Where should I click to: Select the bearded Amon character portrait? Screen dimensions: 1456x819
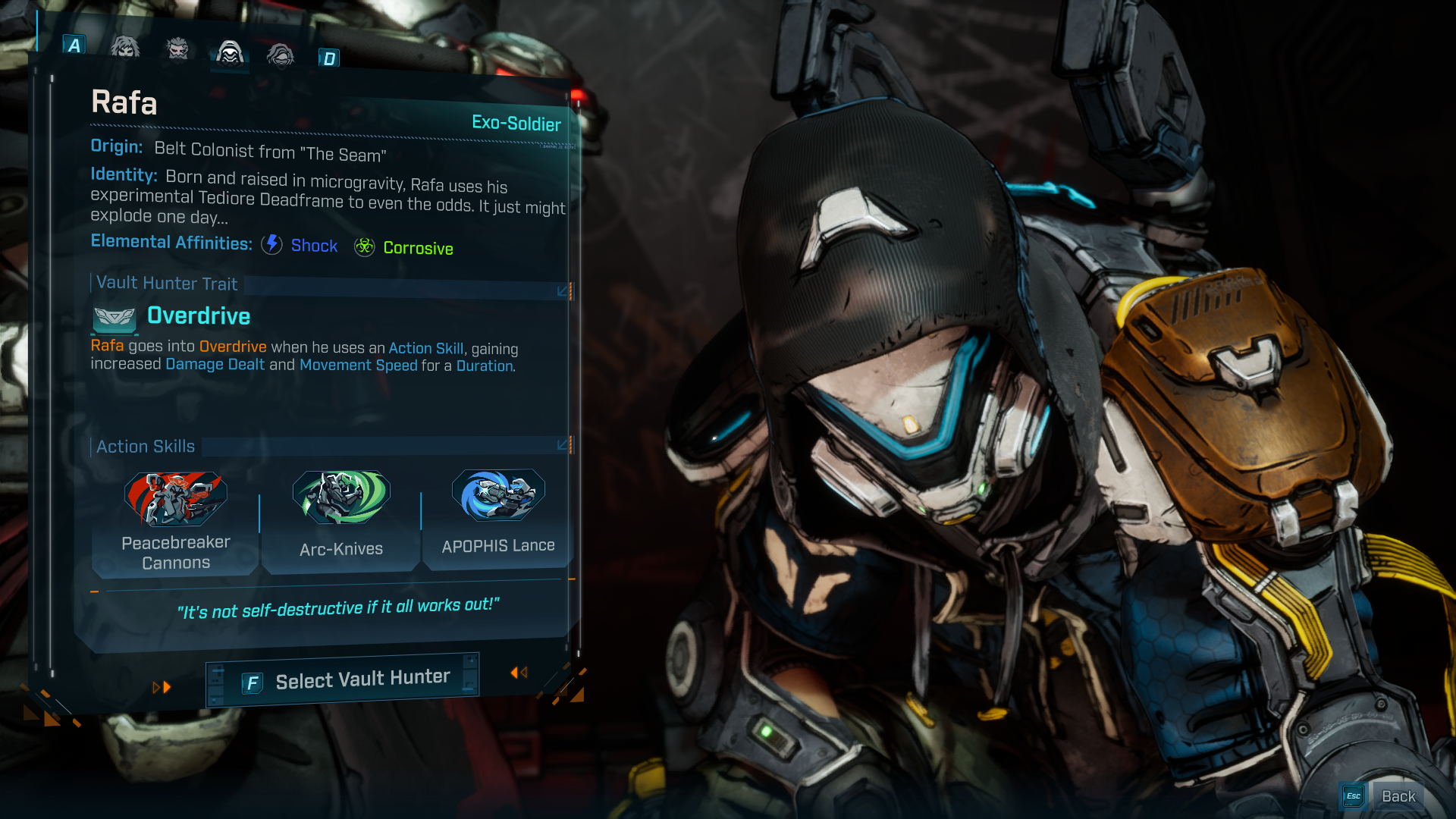coord(177,49)
